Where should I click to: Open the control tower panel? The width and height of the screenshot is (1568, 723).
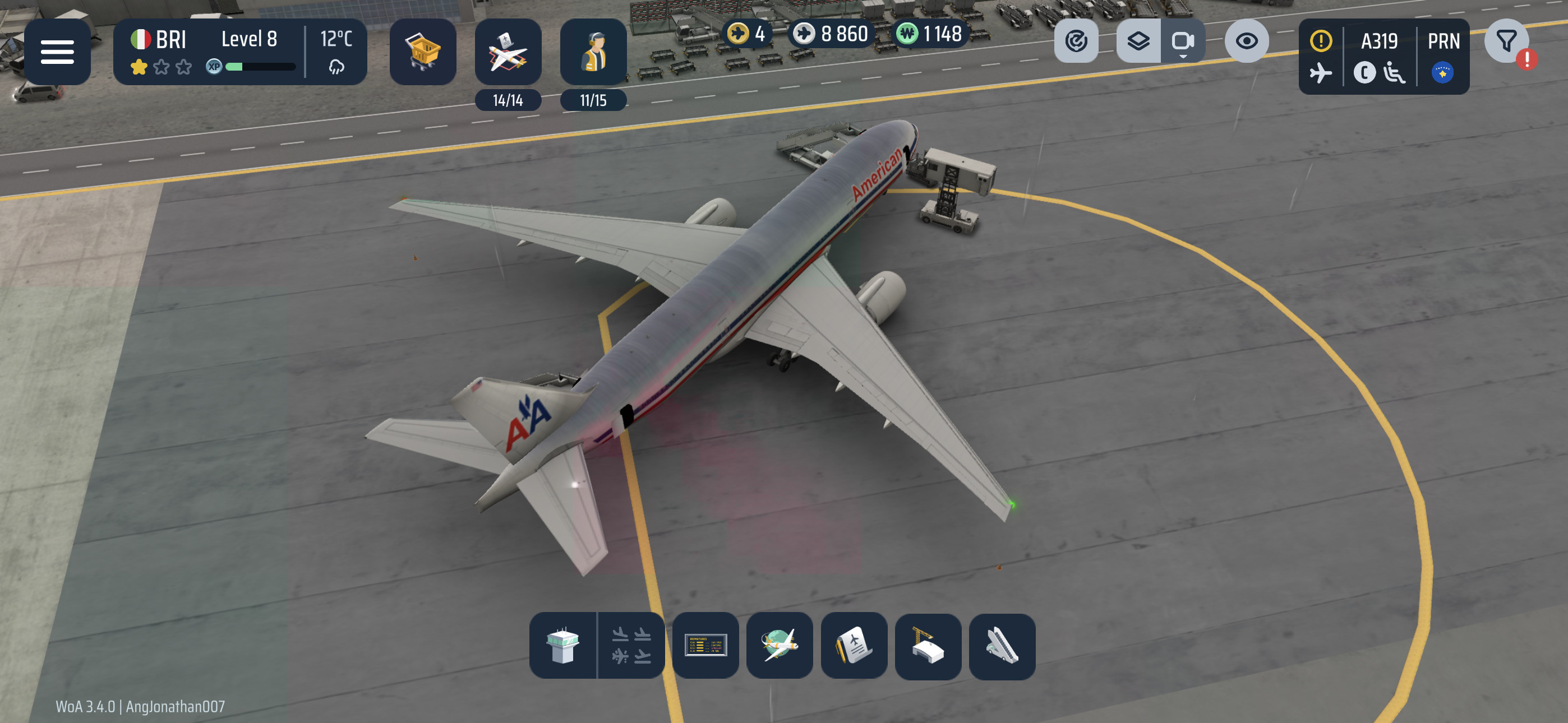[562, 645]
